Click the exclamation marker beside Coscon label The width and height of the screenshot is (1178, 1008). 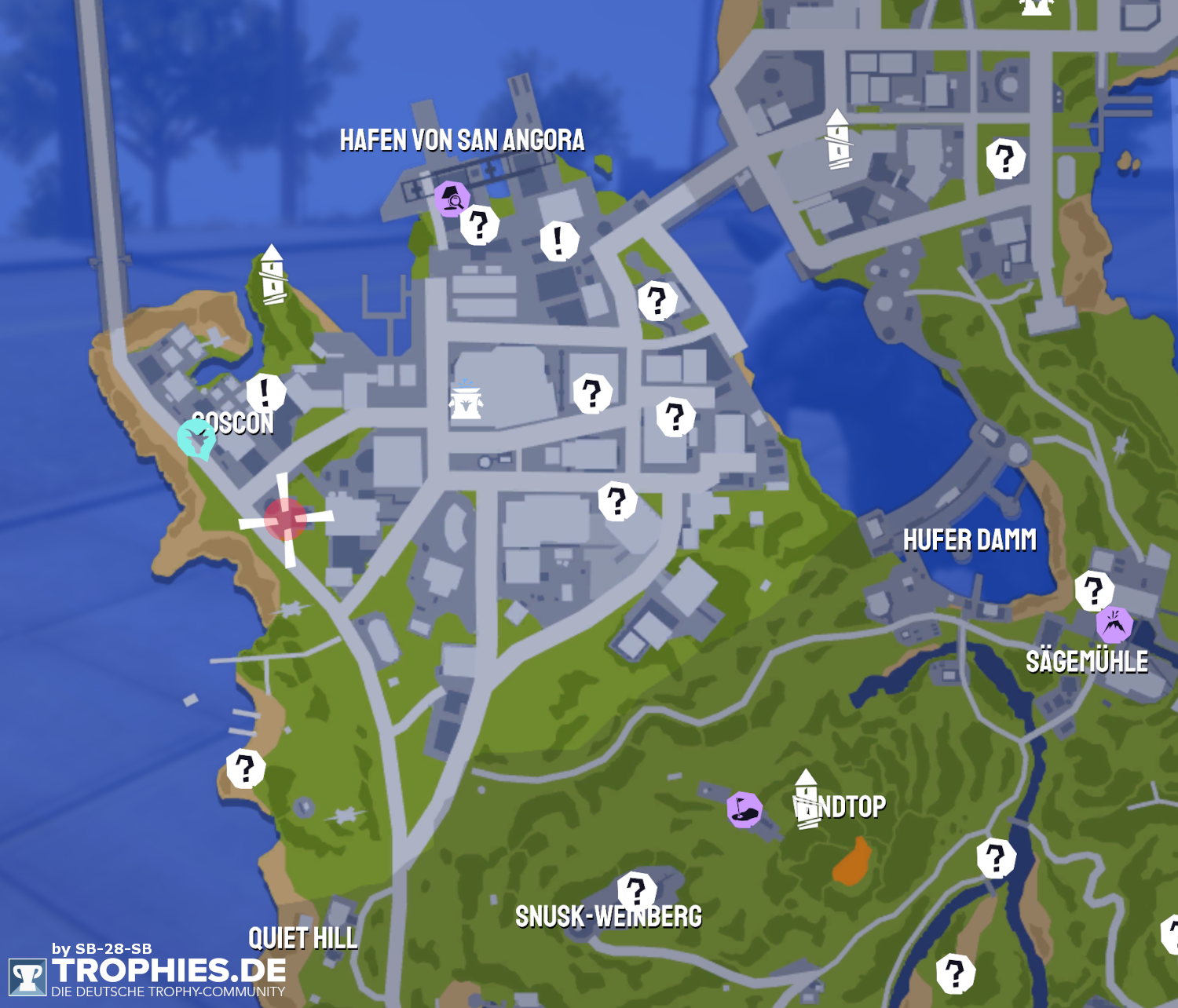pos(265,392)
